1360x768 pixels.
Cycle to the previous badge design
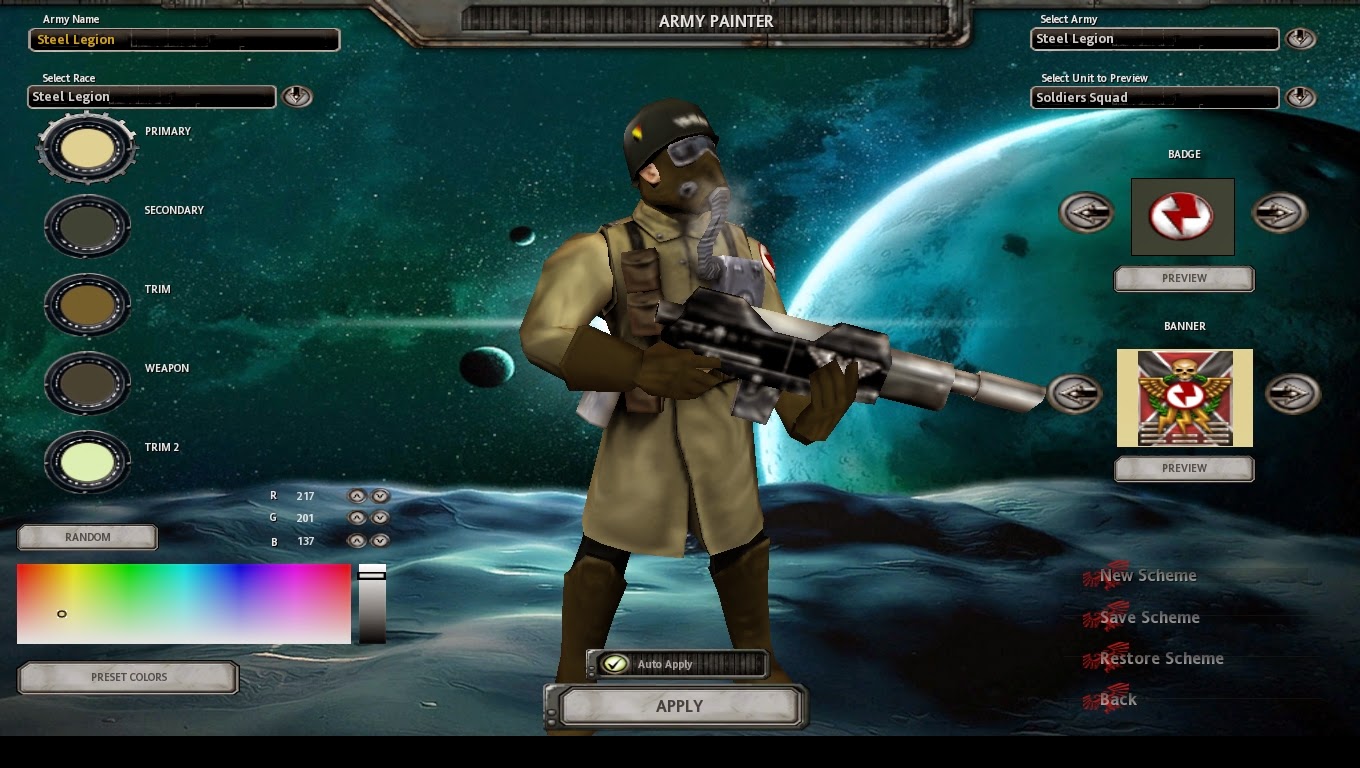[1088, 212]
